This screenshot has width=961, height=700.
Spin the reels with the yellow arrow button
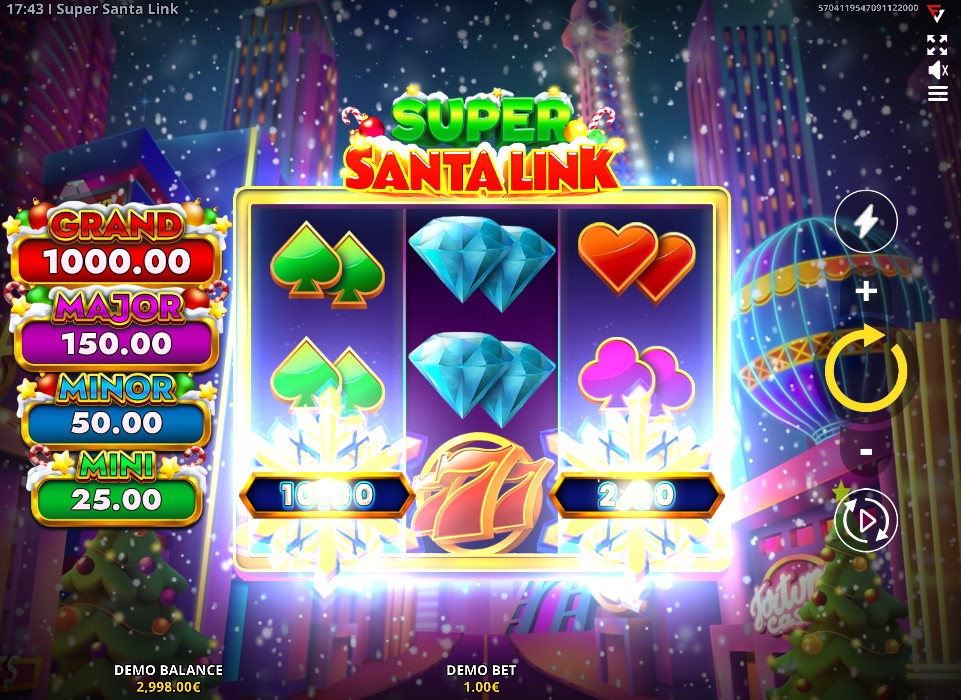[x=866, y=369]
